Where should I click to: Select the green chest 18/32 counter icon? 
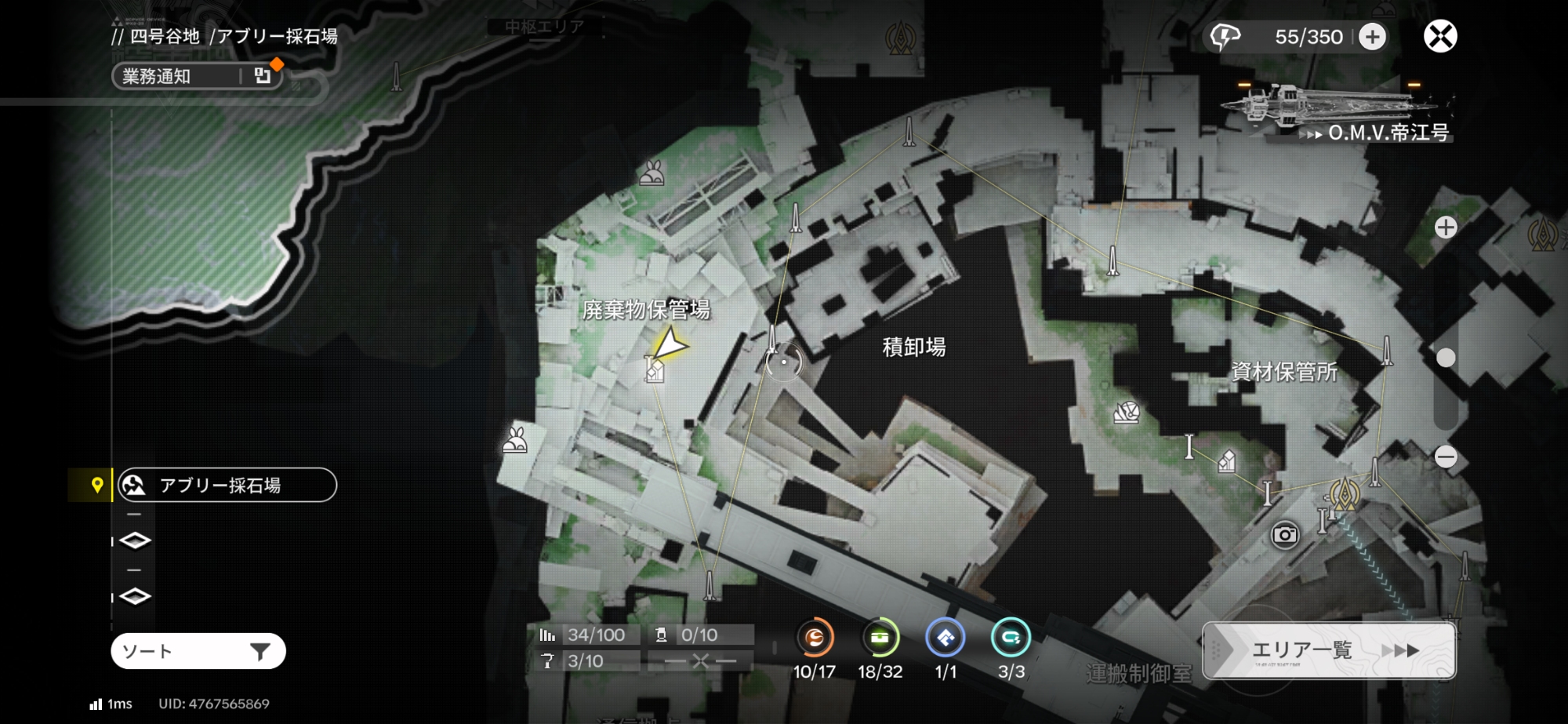click(x=880, y=639)
